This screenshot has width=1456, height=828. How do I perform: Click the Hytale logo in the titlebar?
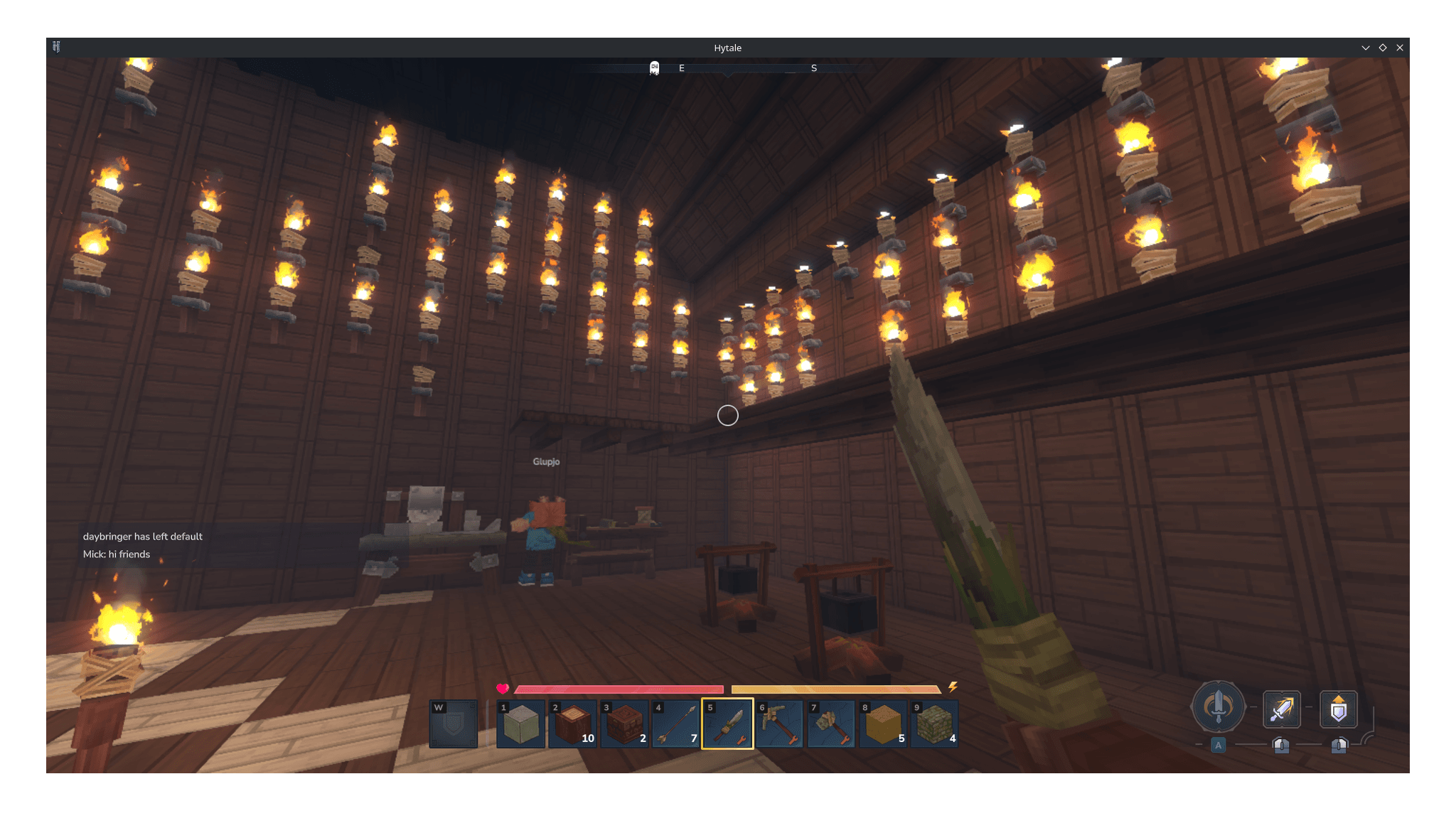click(58, 47)
